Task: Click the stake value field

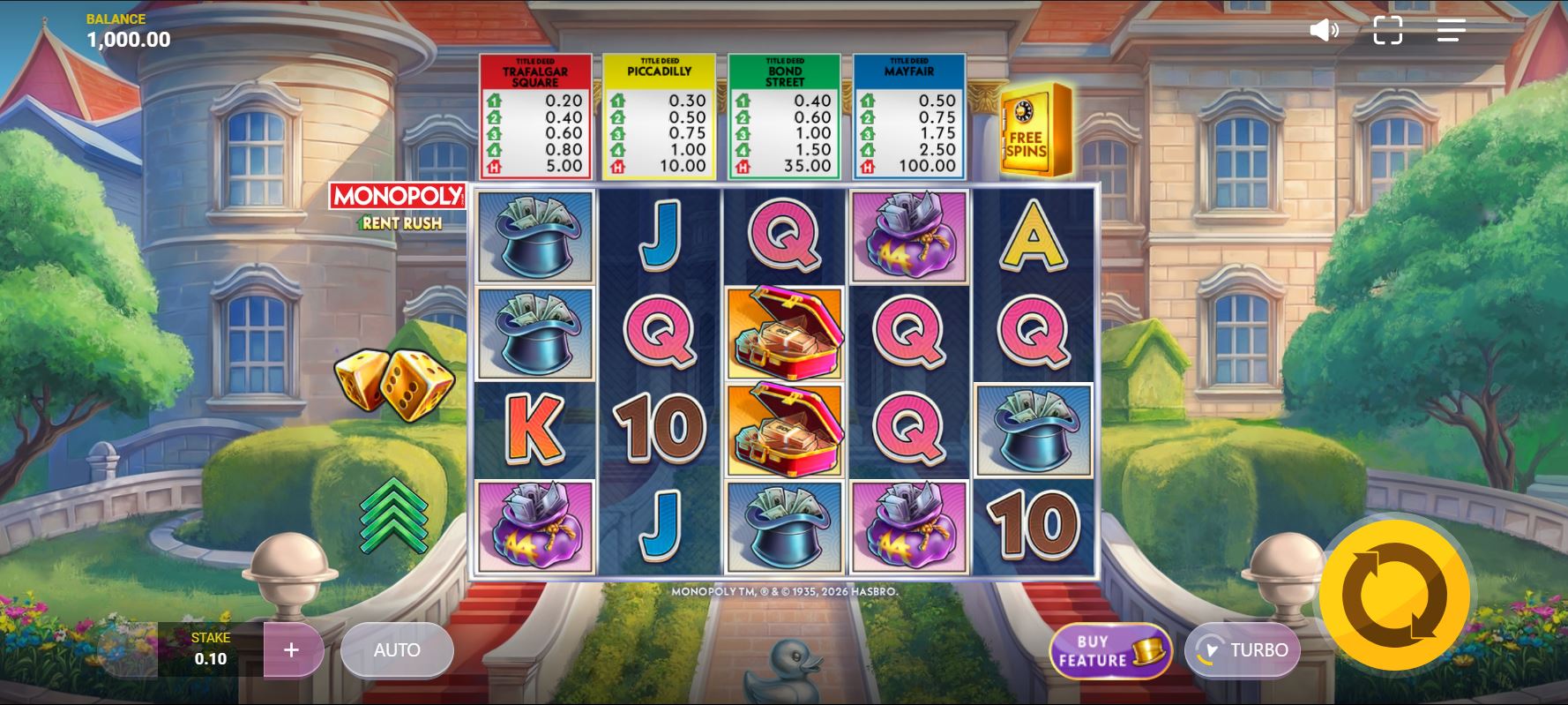Action: pyautogui.click(x=212, y=658)
